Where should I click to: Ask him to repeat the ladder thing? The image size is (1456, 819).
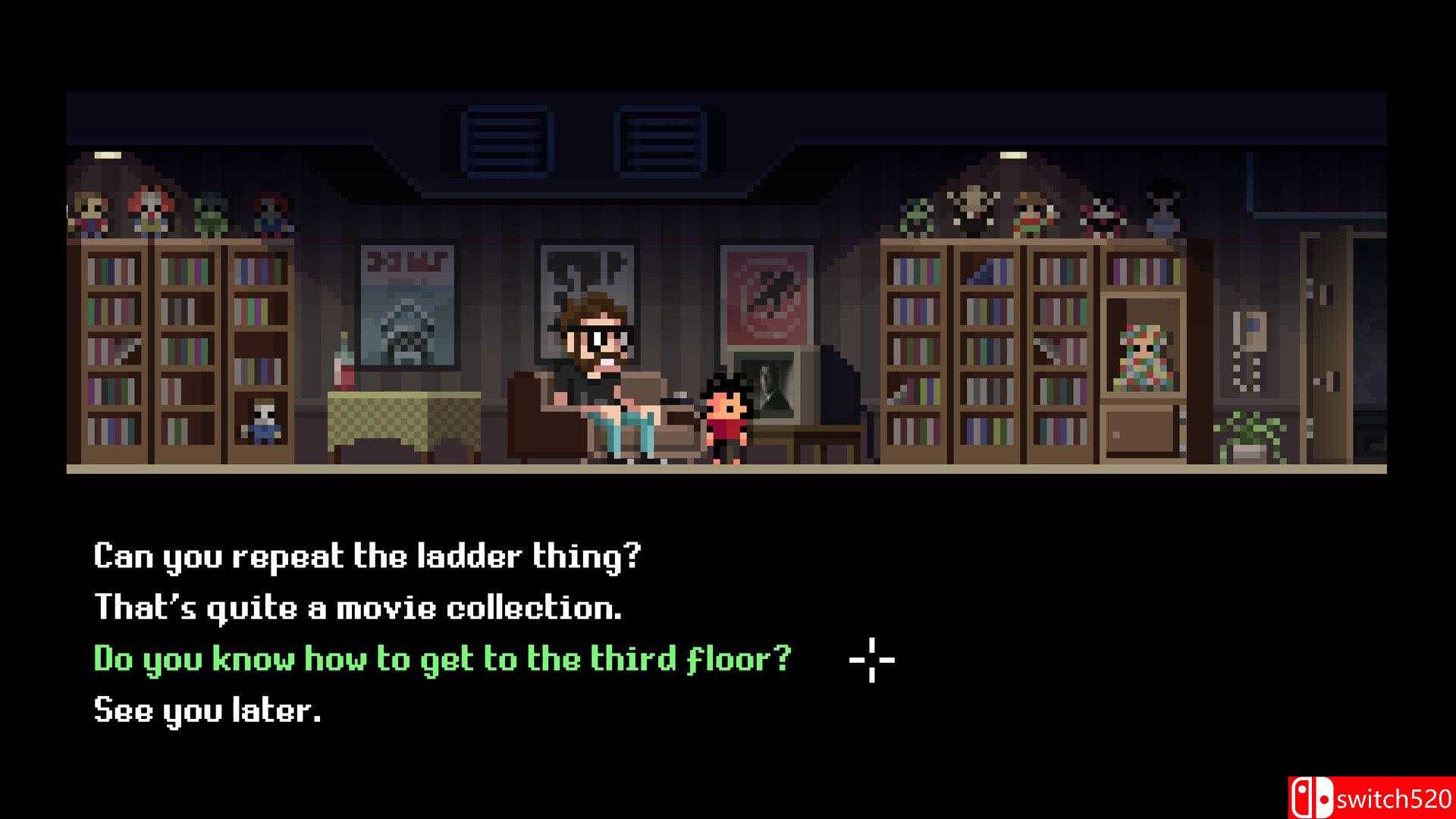[367, 557]
